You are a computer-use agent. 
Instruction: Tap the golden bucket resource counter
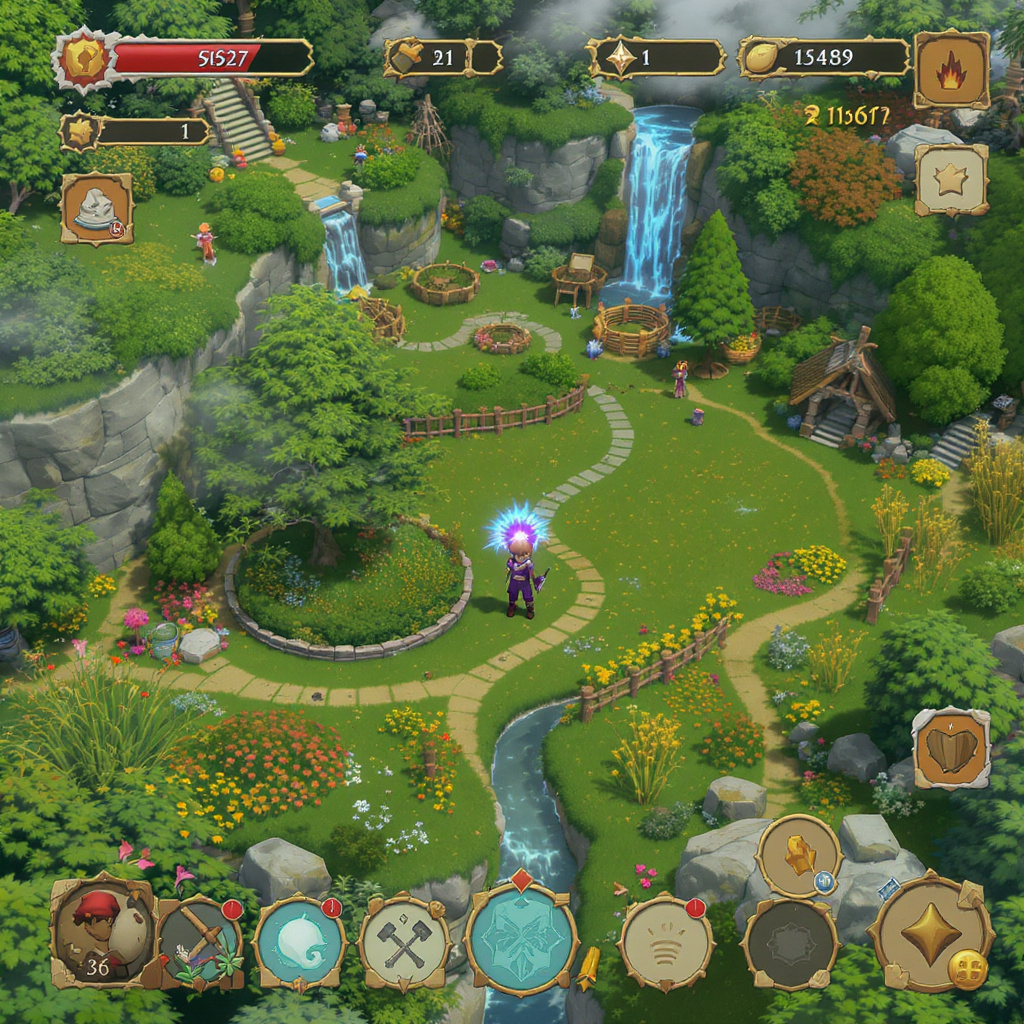pyautogui.click(x=442, y=58)
